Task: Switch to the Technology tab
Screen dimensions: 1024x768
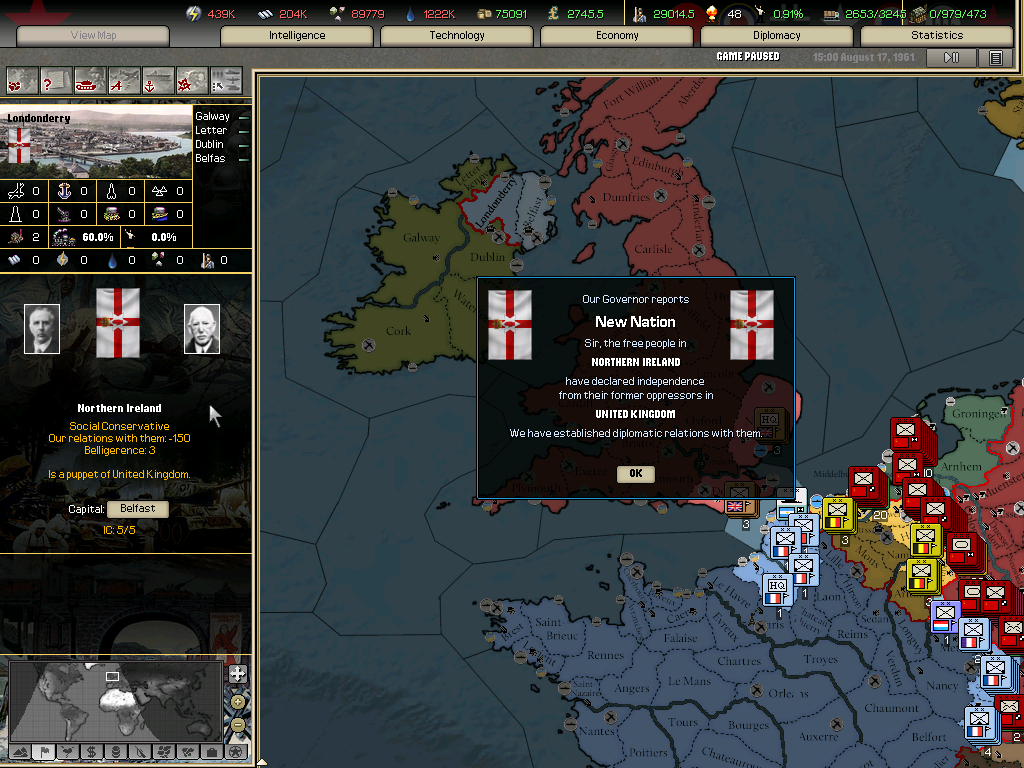Action: 457,35
